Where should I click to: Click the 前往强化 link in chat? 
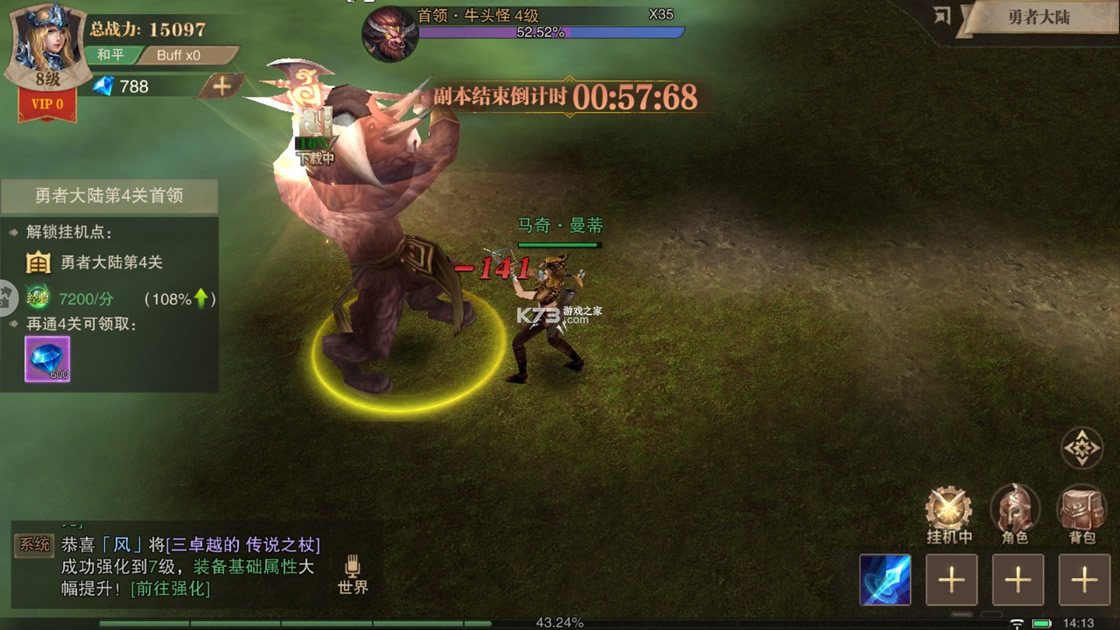(x=171, y=588)
